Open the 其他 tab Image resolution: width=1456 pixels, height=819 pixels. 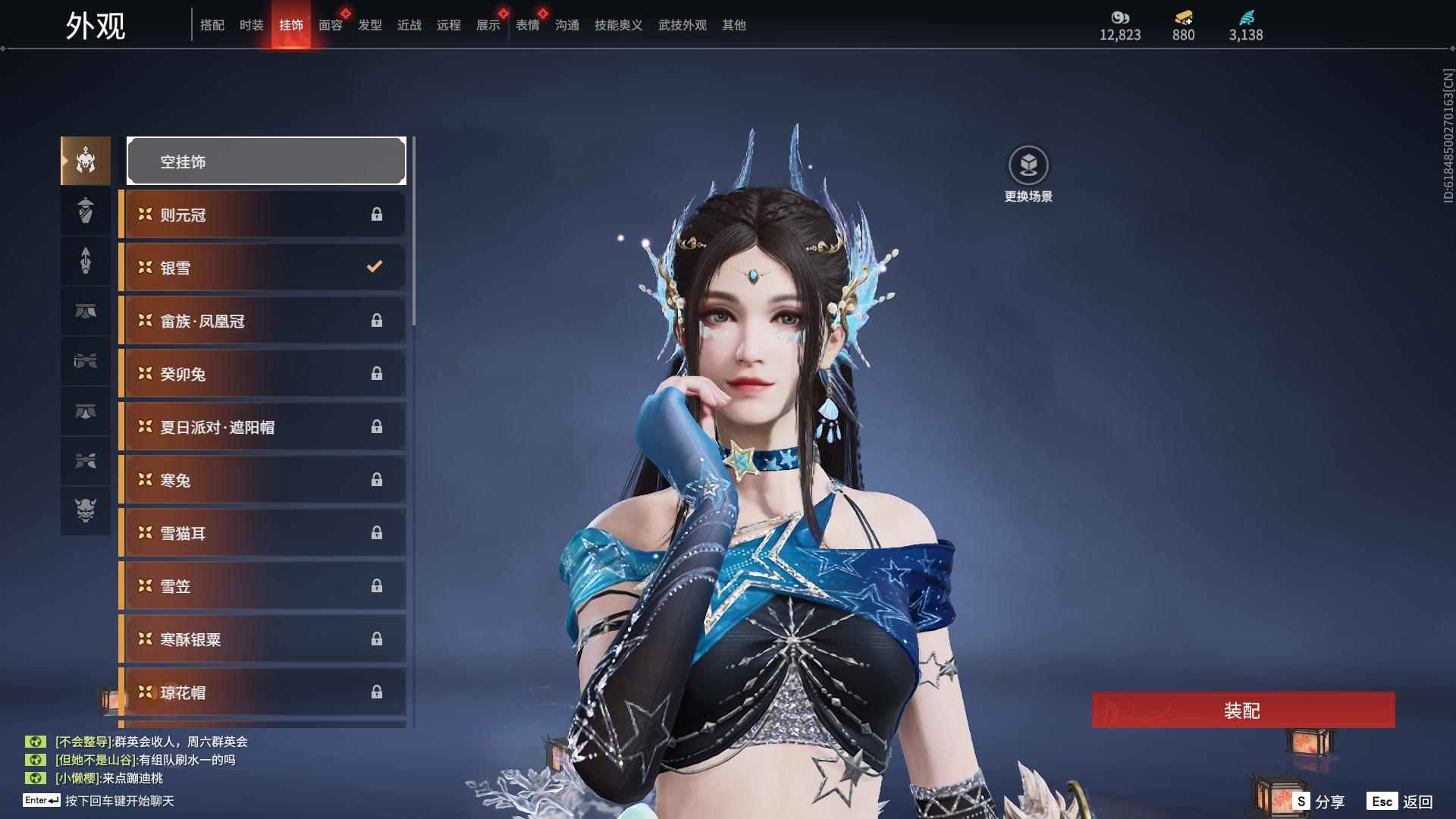tap(733, 25)
